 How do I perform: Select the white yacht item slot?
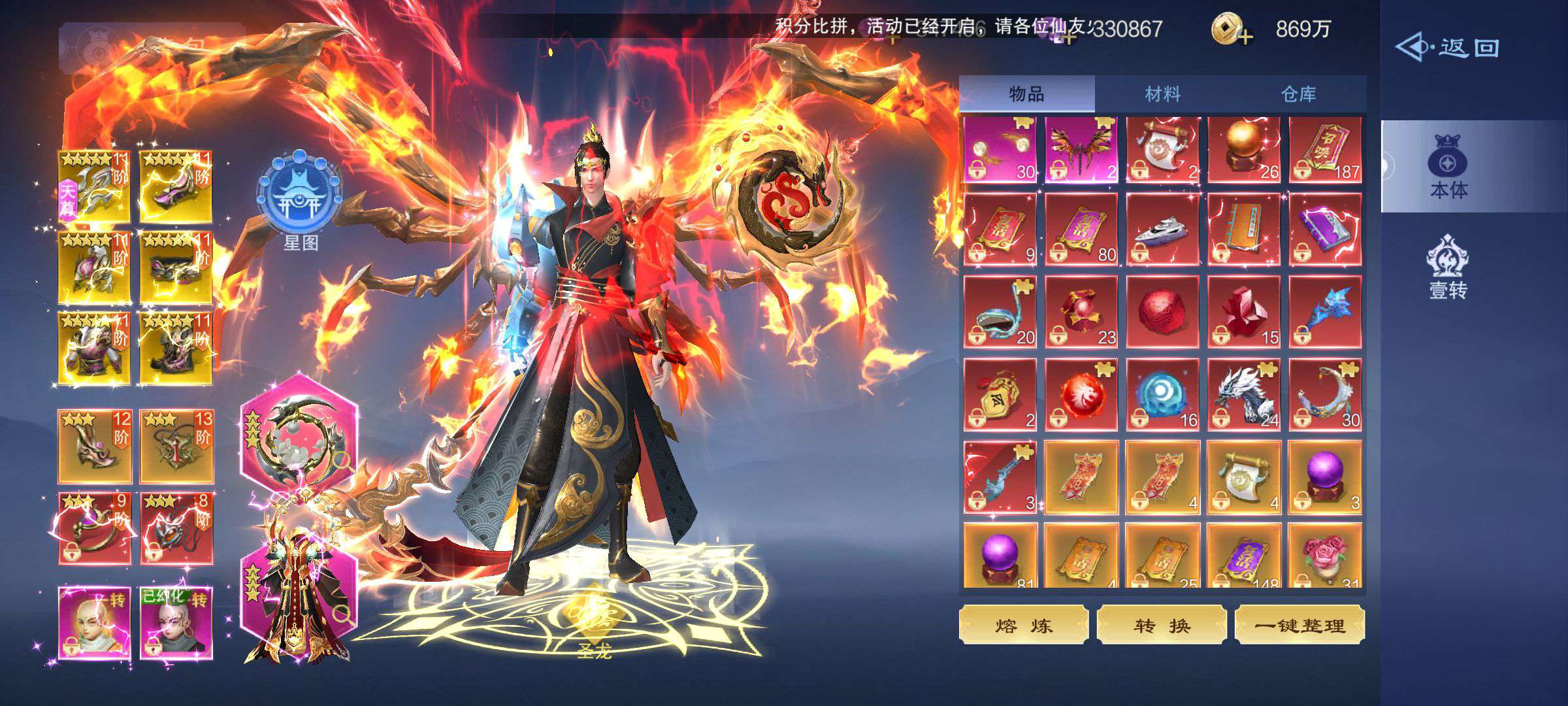pos(1162,230)
